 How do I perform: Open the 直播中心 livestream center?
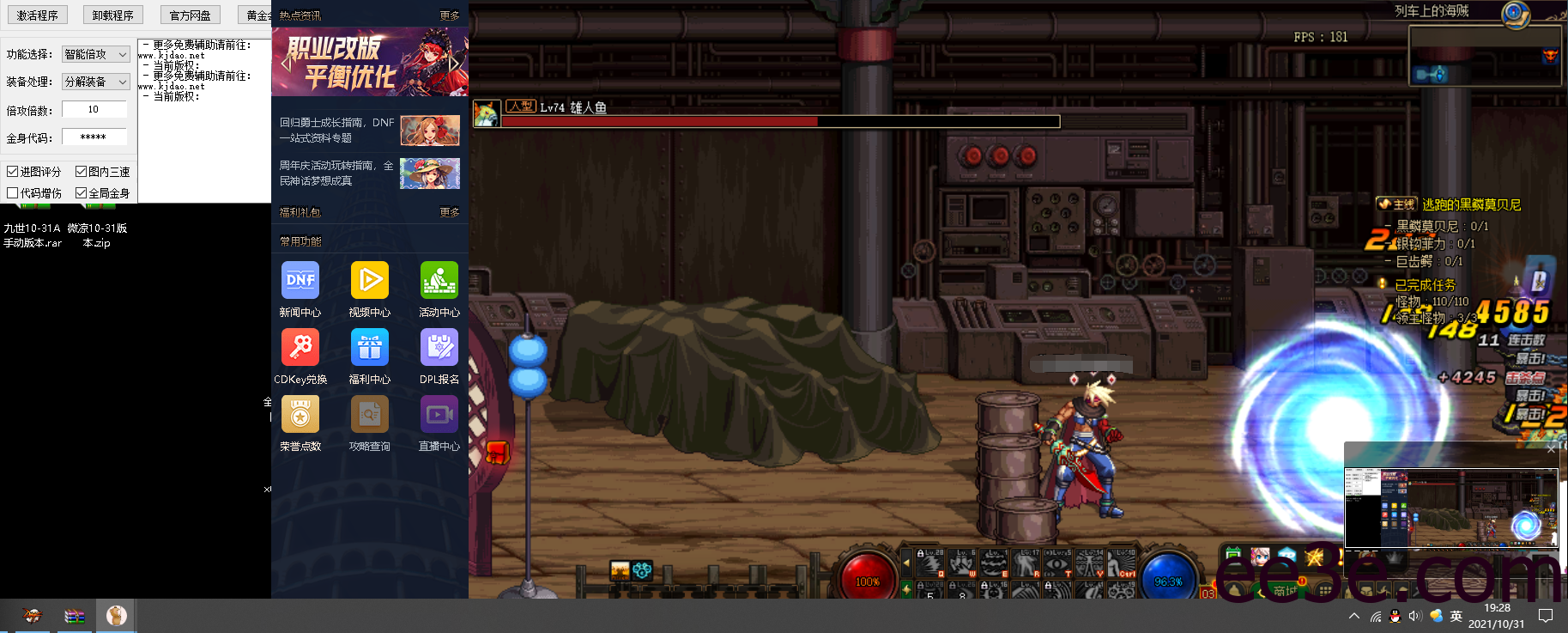[439, 415]
